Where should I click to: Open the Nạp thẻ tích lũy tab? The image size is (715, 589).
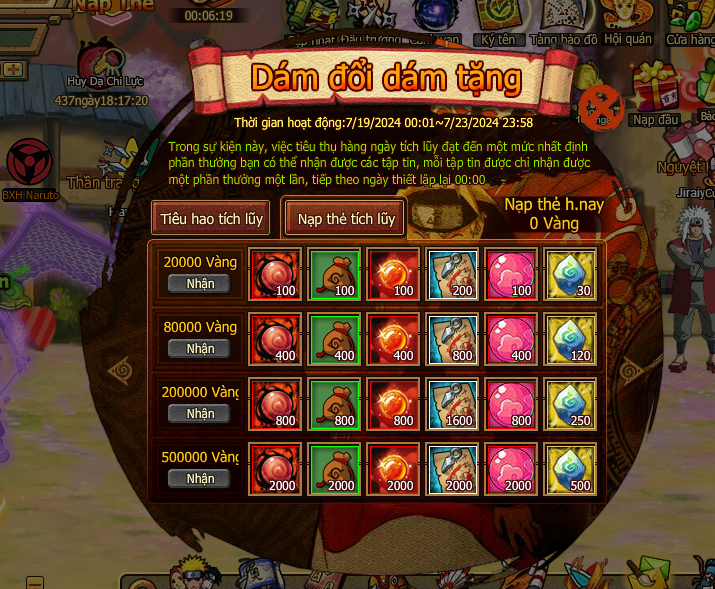(x=345, y=218)
